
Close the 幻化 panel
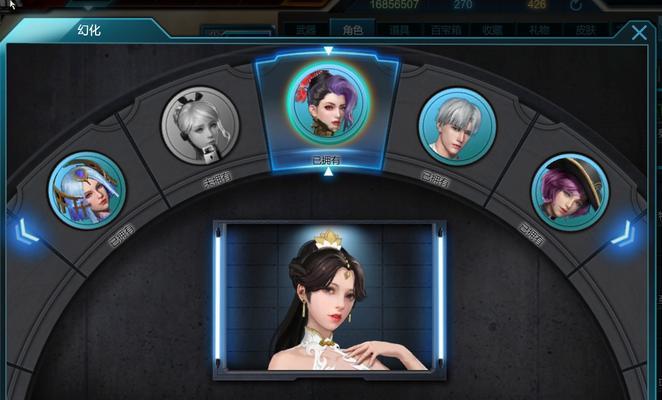coord(639,32)
